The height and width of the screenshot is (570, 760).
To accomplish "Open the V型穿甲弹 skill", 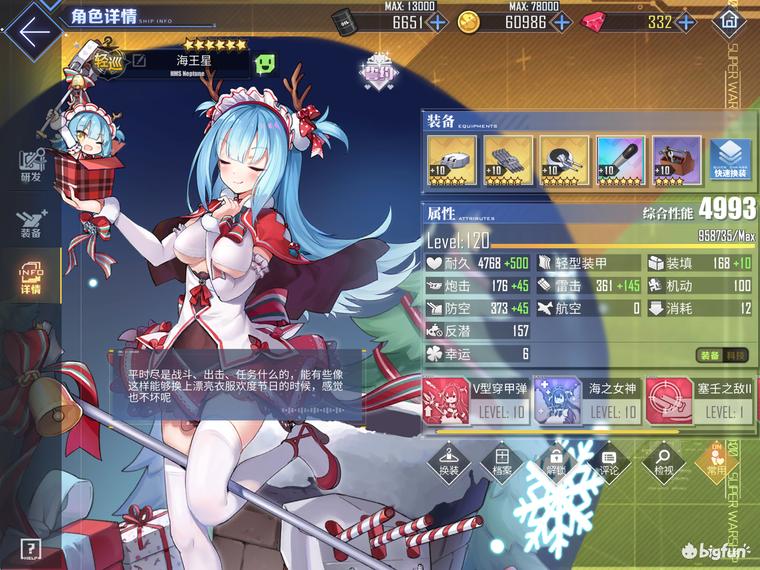I will click(473, 400).
